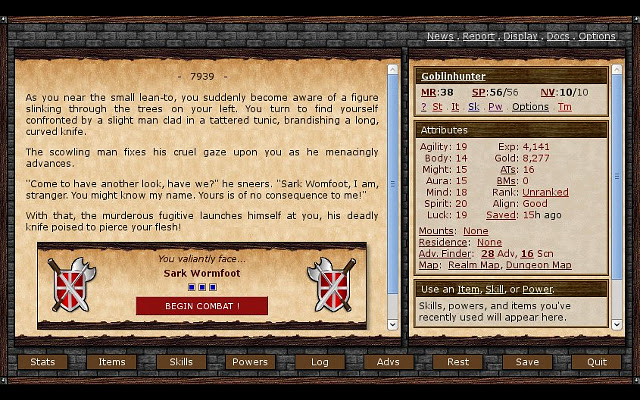640x400 pixels.
Task: Open the Stats button in bottom bar
Action: pos(42,362)
